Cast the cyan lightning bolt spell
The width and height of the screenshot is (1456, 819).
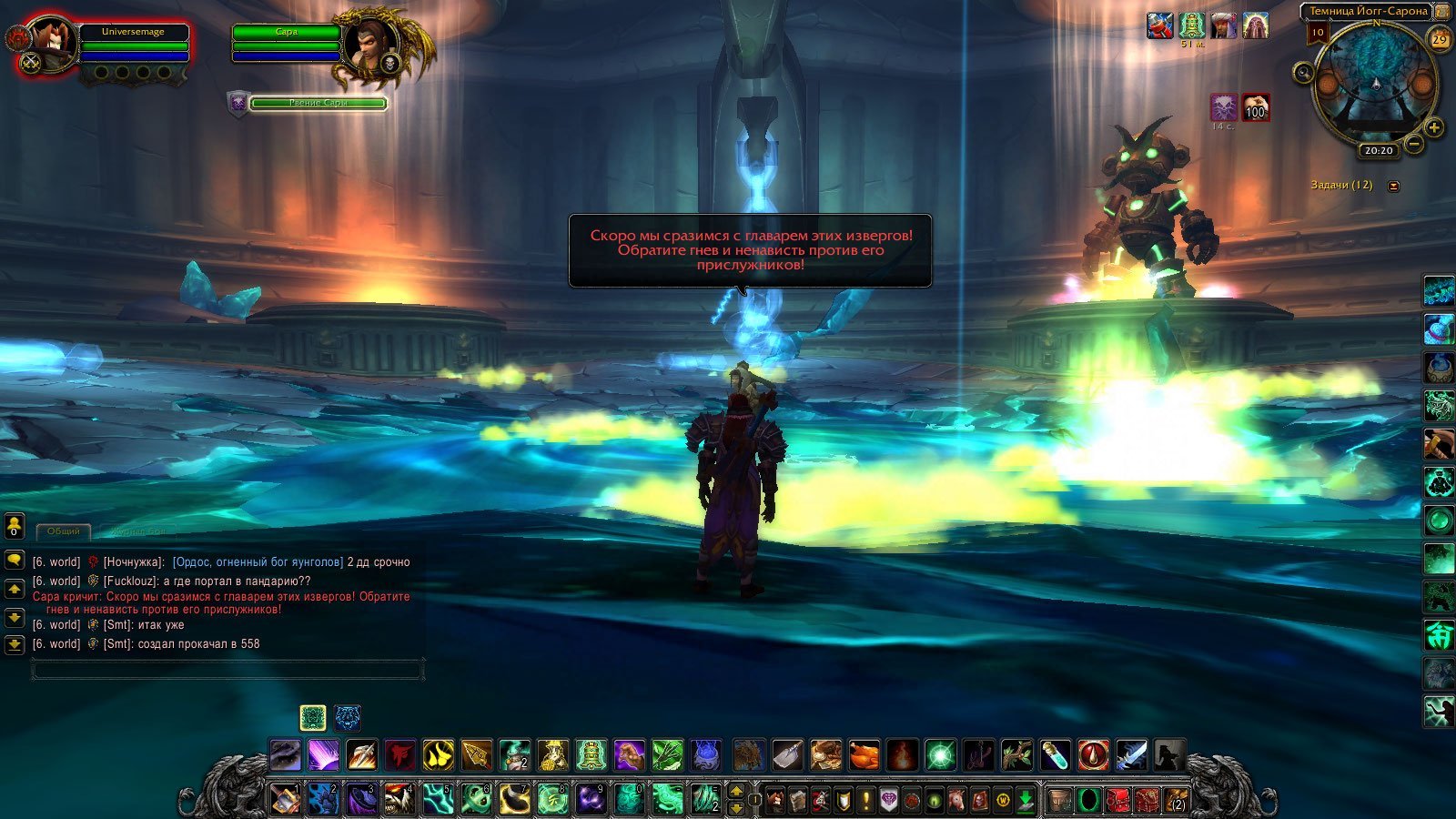[438, 799]
